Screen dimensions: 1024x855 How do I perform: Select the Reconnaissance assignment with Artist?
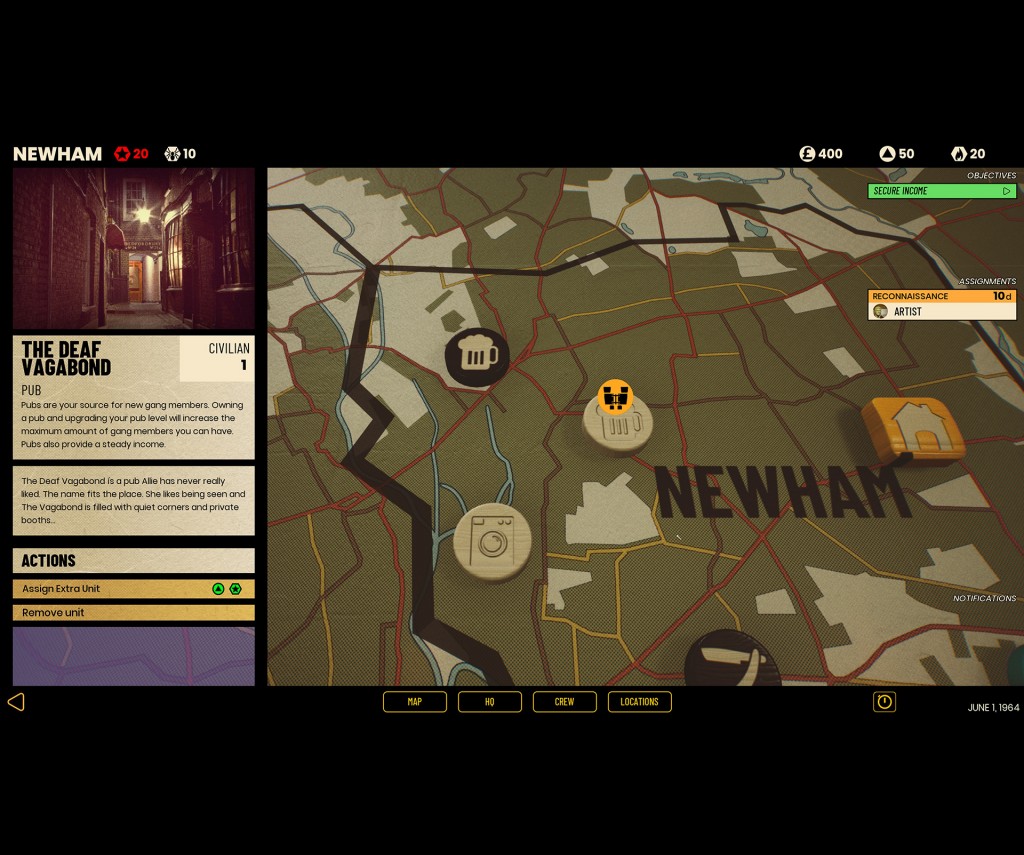tap(941, 304)
